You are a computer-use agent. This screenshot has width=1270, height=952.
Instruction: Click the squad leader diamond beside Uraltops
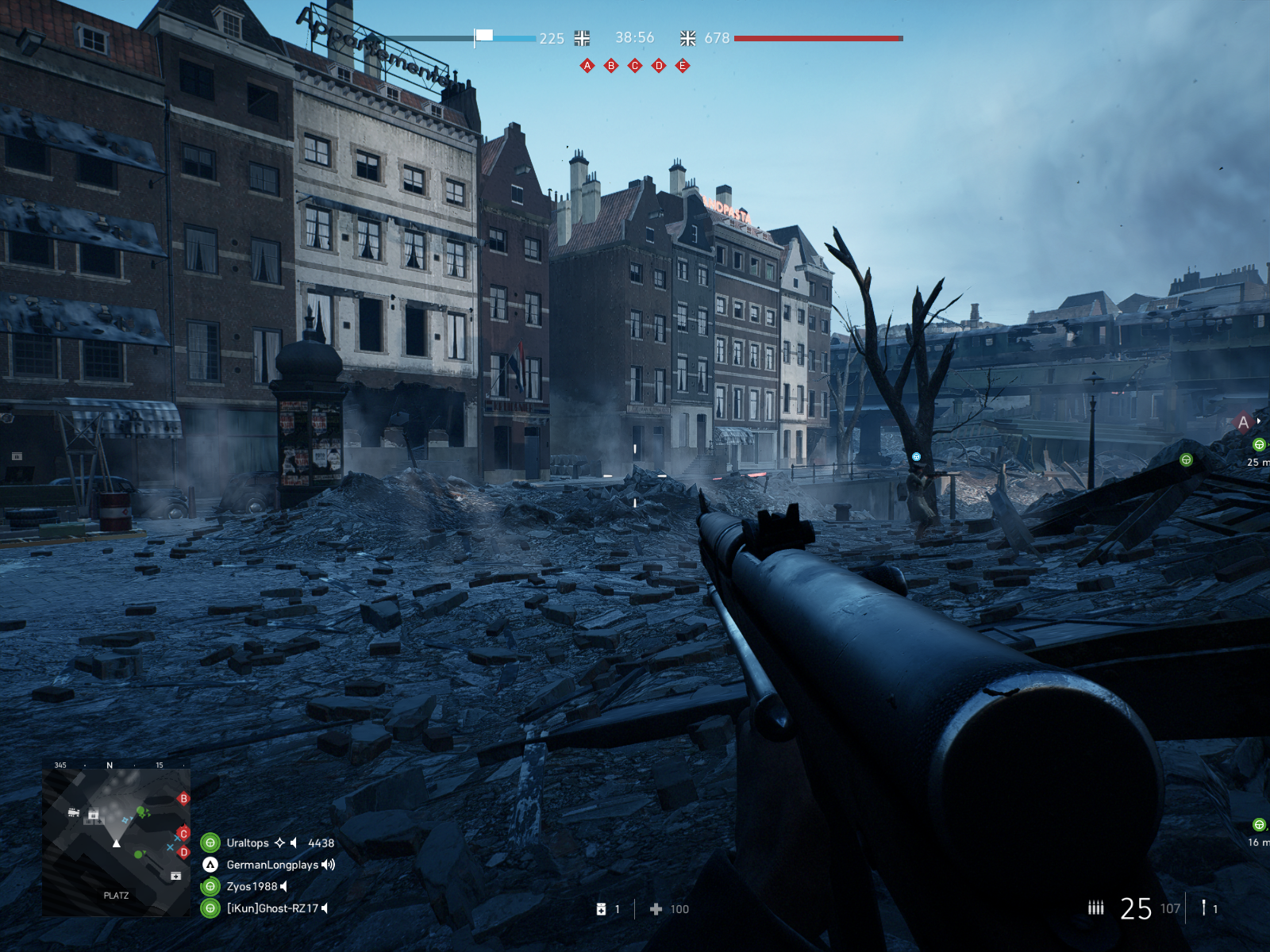279,843
